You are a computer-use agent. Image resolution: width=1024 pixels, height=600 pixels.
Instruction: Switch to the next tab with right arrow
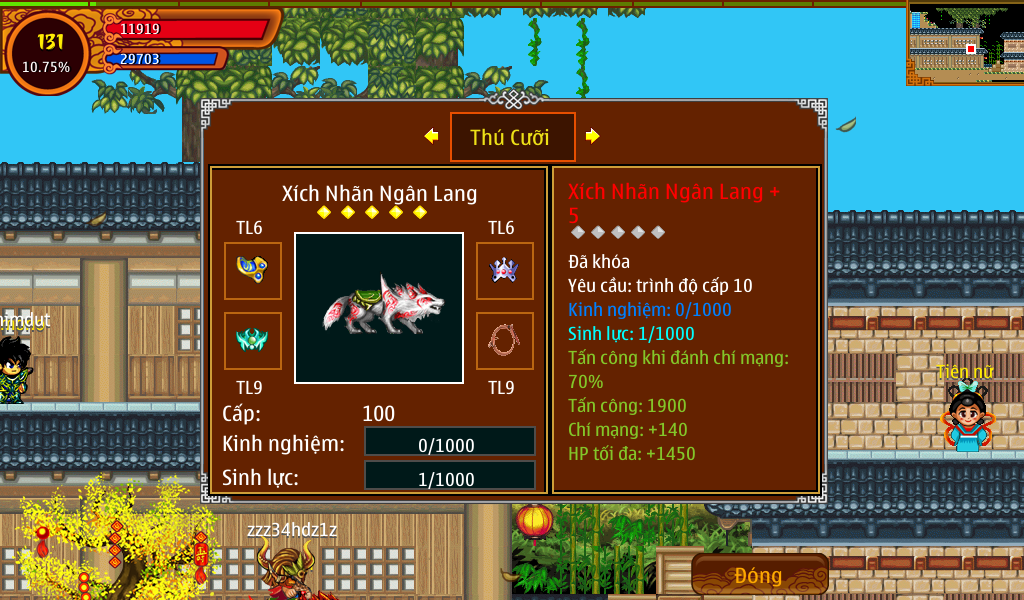point(592,136)
